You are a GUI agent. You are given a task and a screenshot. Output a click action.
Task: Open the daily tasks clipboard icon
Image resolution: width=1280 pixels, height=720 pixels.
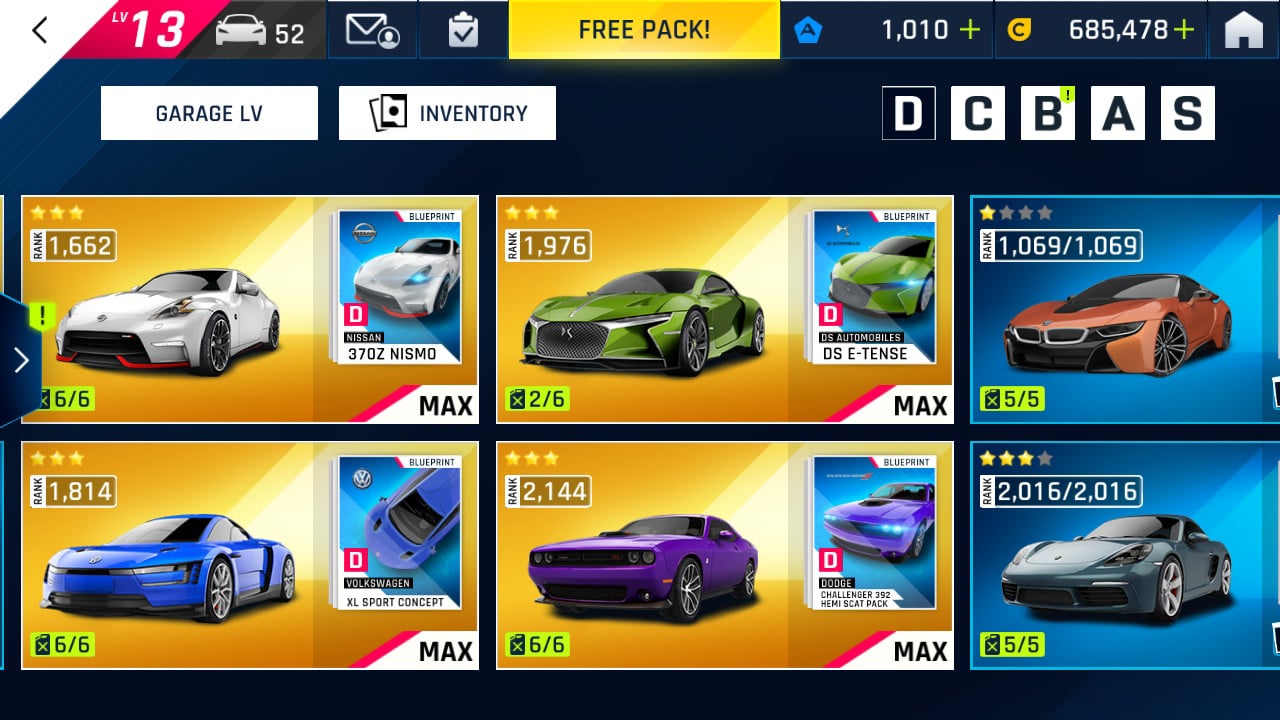463,30
